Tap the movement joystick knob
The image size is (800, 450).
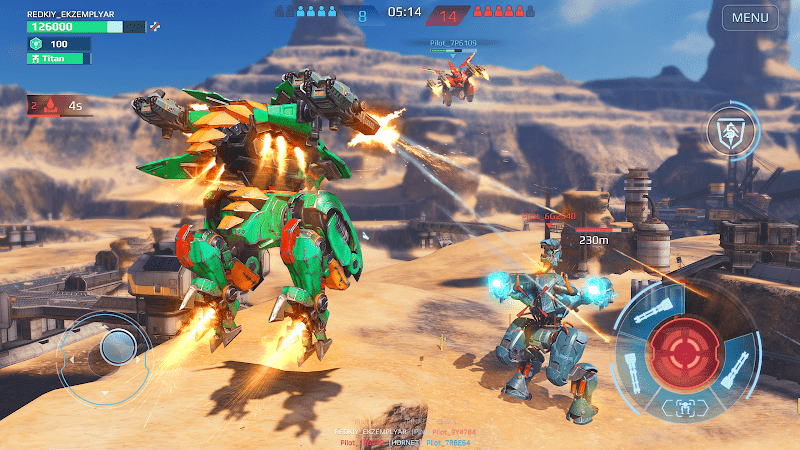click(x=118, y=348)
